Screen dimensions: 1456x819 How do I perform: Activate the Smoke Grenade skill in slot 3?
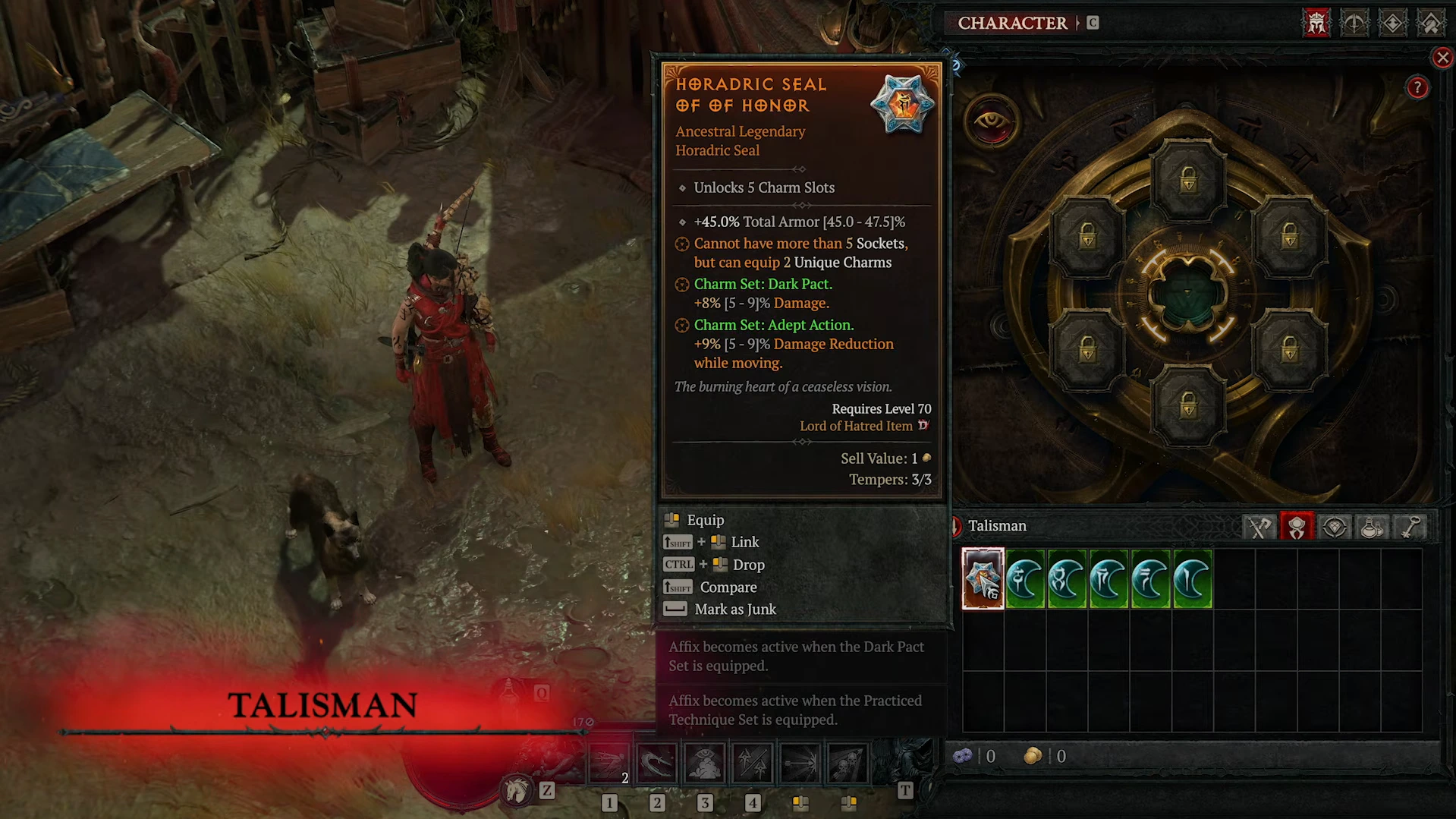[x=705, y=762]
